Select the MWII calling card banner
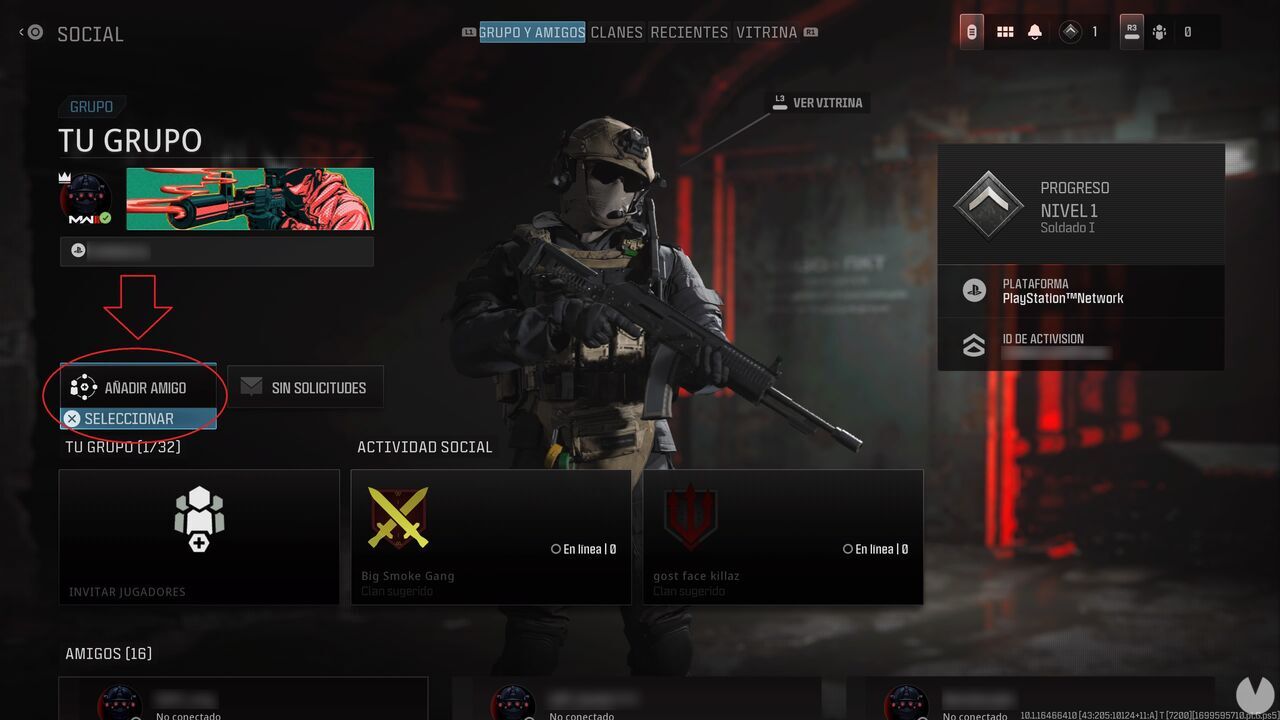 pyautogui.click(x=249, y=198)
